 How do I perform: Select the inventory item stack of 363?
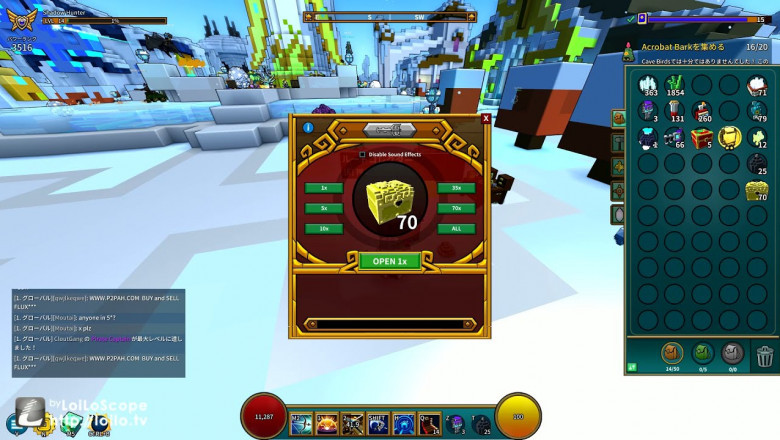(648, 85)
